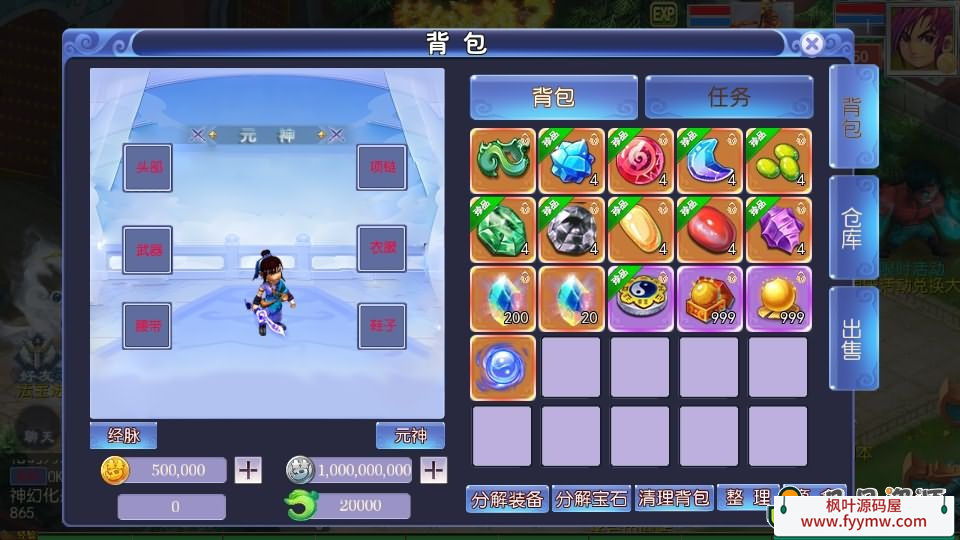Open the 仓库 warehouse side tab

(852, 229)
